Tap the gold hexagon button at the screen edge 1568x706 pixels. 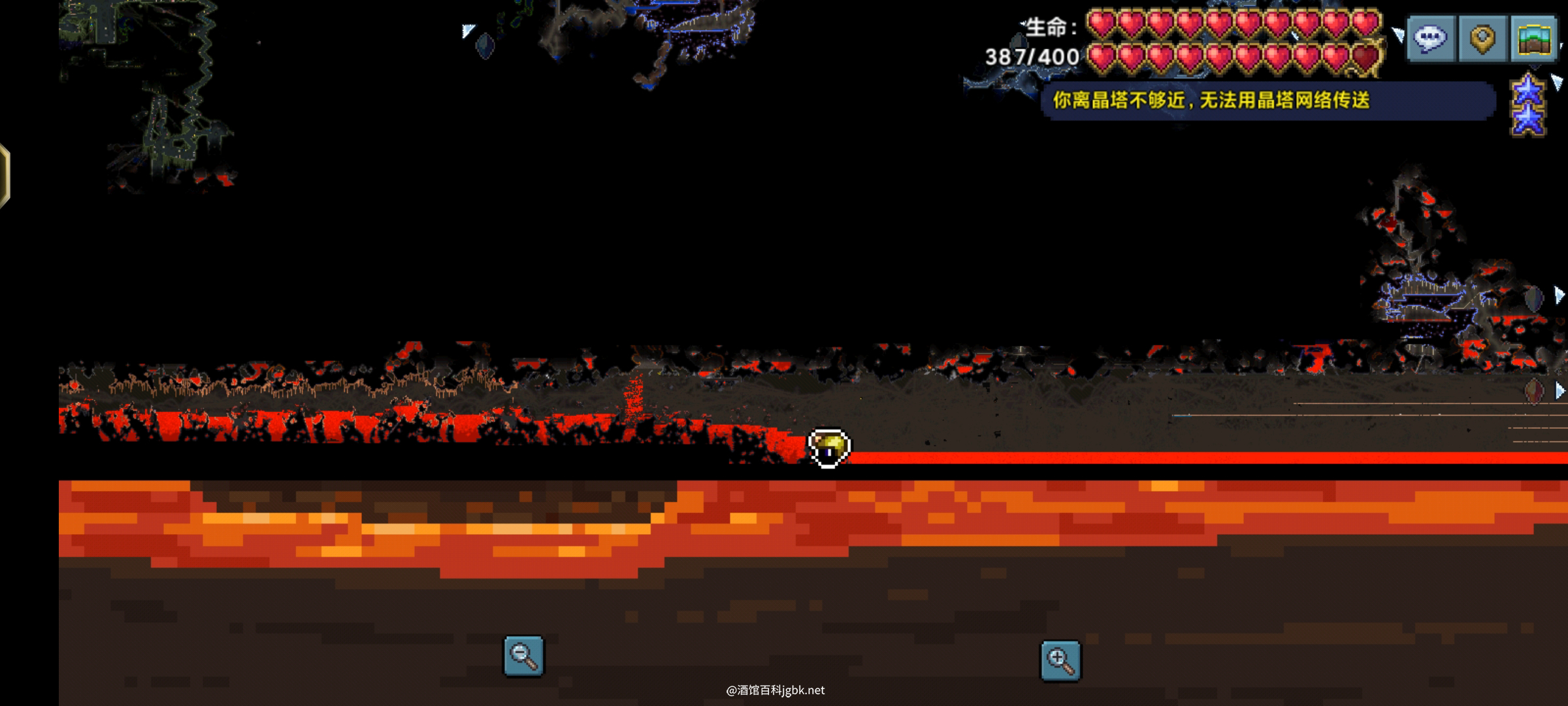pos(4,175)
